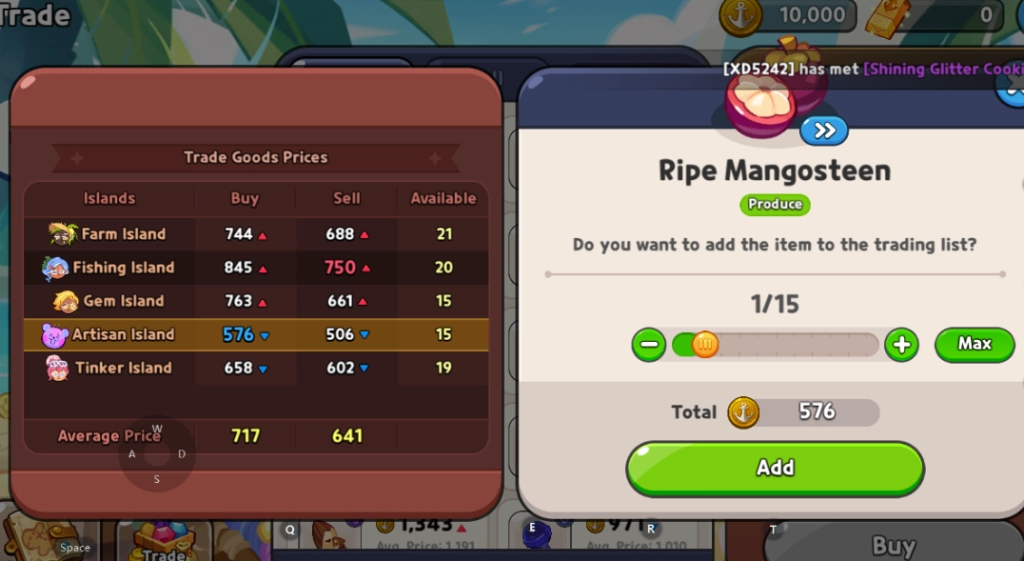The width and height of the screenshot is (1024, 561).
Task: Pick the Tinker Island price row
Action: click(x=256, y=368)
